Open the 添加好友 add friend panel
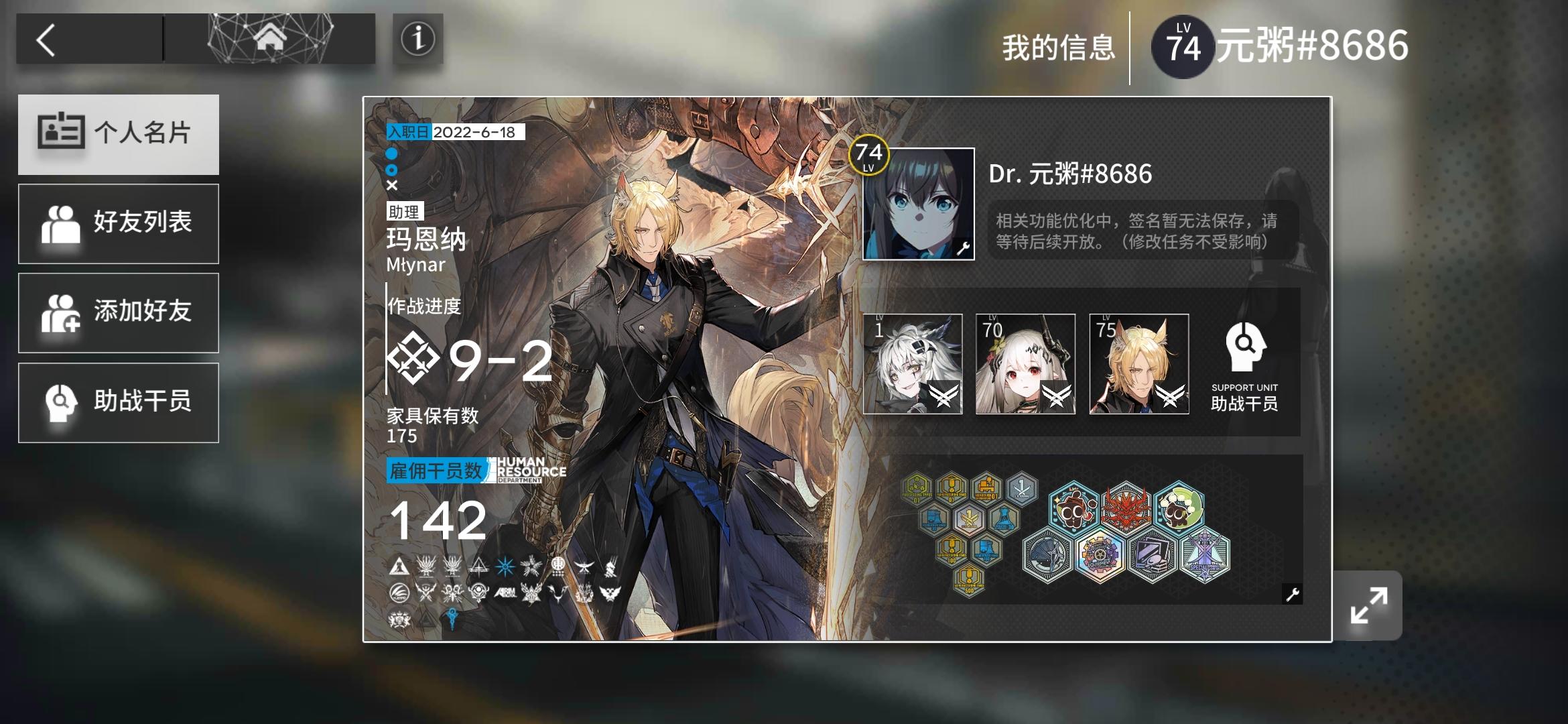This screenshot has width=1568, height=724. click(x=119, y=312)
